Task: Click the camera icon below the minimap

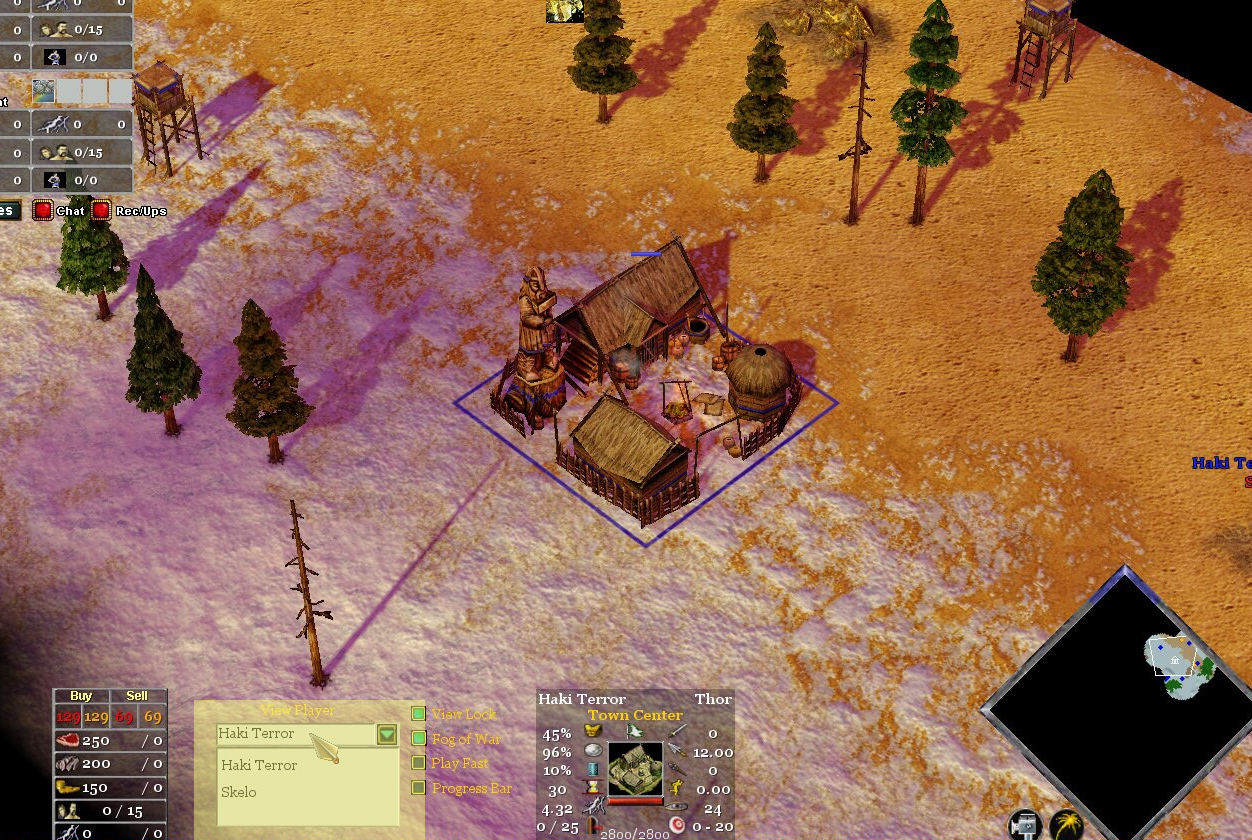Action: (x=1023, y=826)
